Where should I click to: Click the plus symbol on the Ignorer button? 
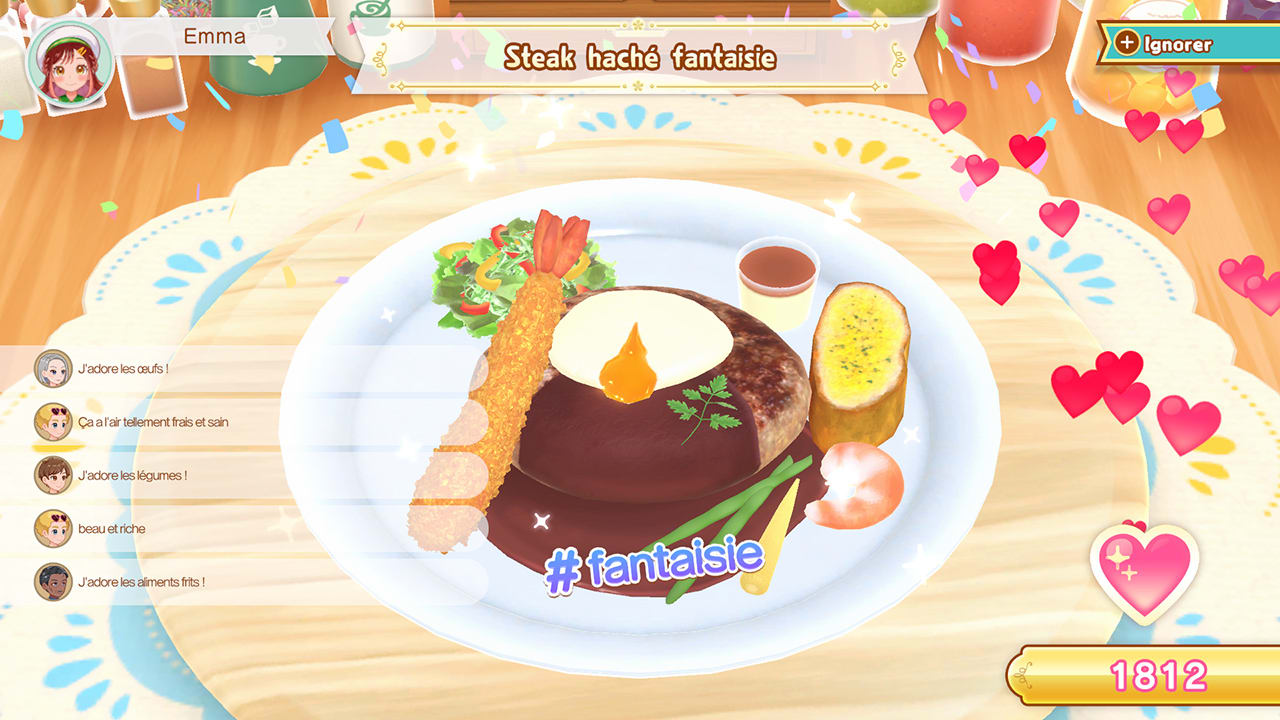1129,44
